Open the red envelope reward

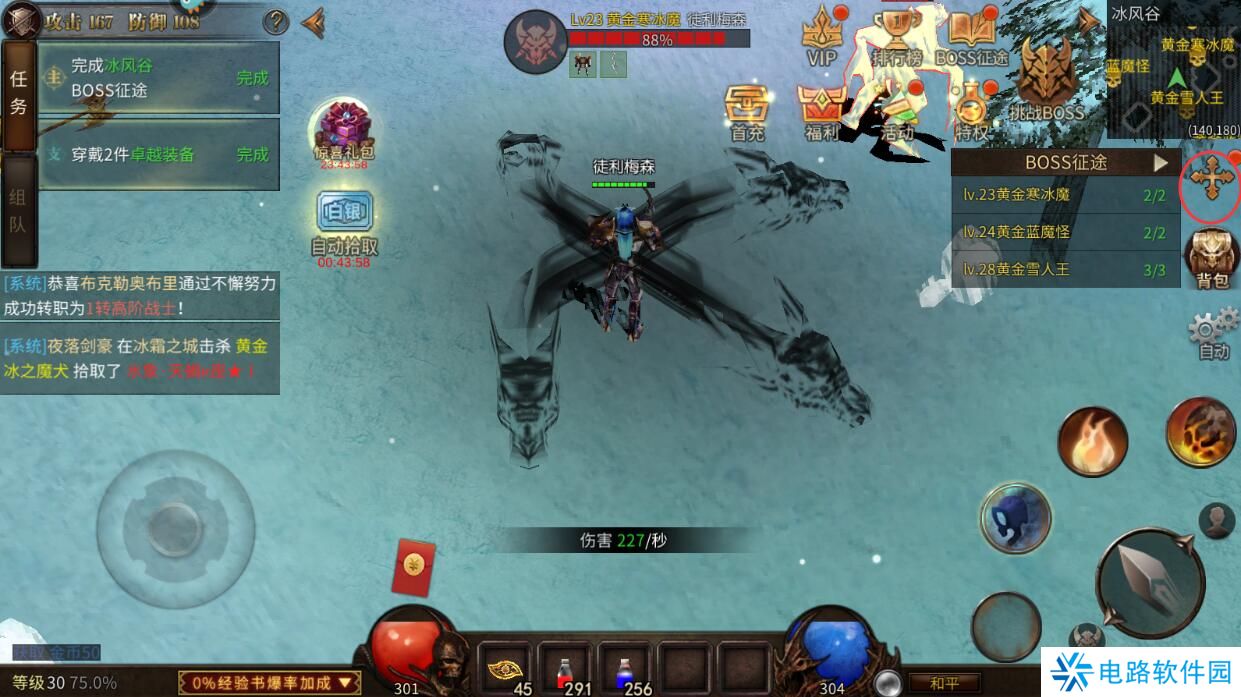click(410, 564)
